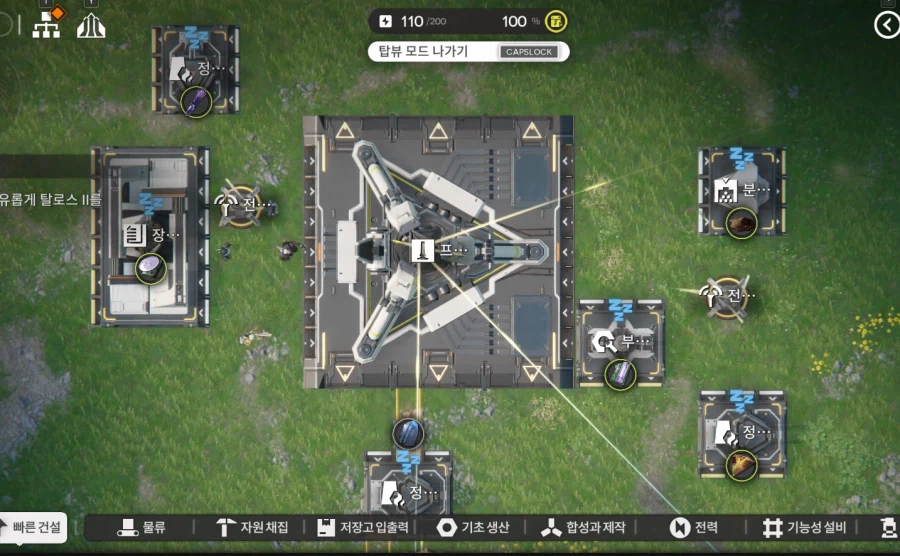Choose the 기초 생산 build category
This screenshot has height=556, width=900.
[474, 527]
